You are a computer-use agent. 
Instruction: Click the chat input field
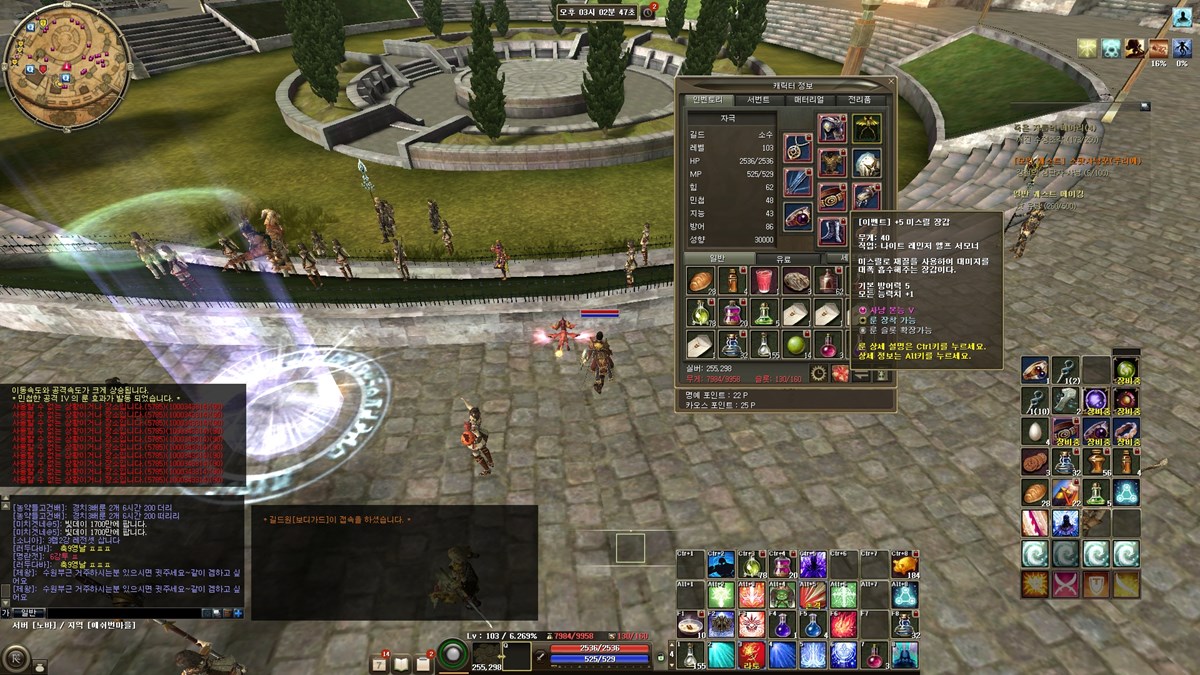tap(120, 612)
